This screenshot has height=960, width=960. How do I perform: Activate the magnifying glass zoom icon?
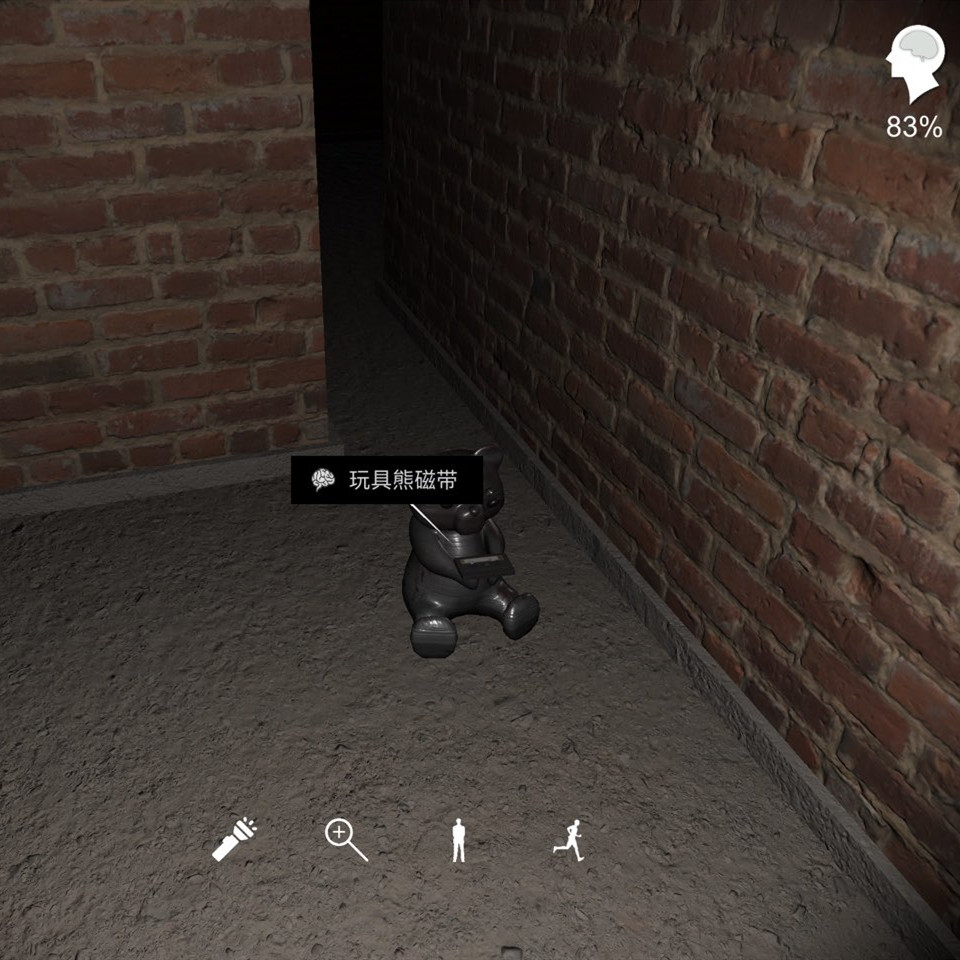click(346, 839)
